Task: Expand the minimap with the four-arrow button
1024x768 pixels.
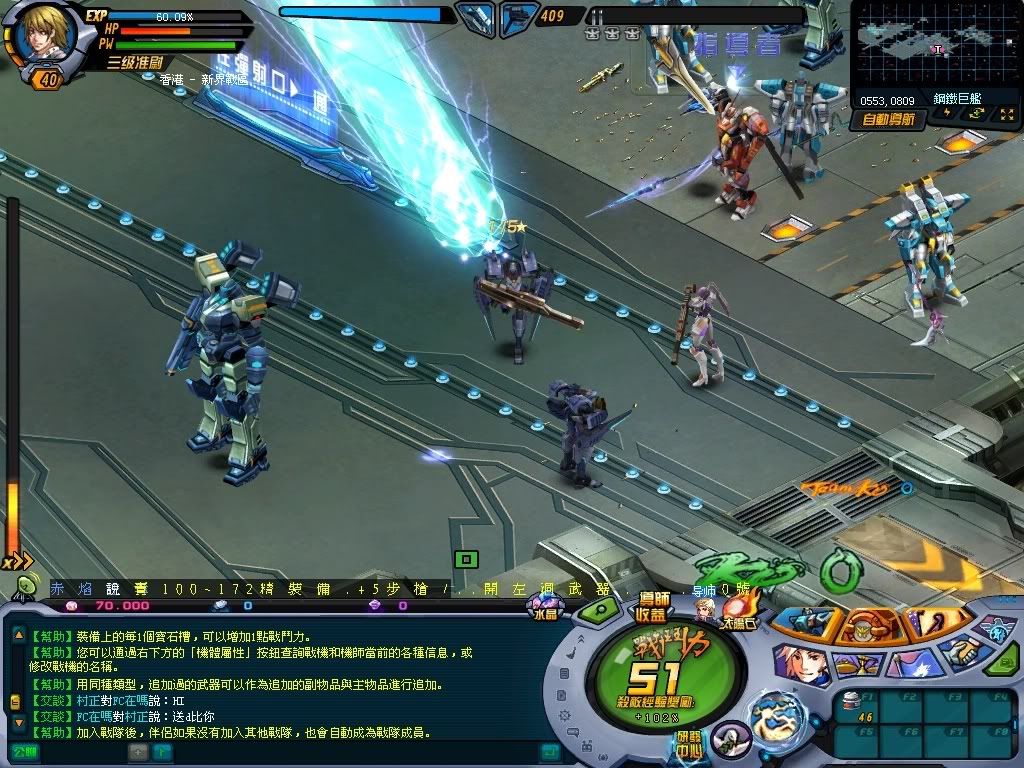Action: (1006, 115)
